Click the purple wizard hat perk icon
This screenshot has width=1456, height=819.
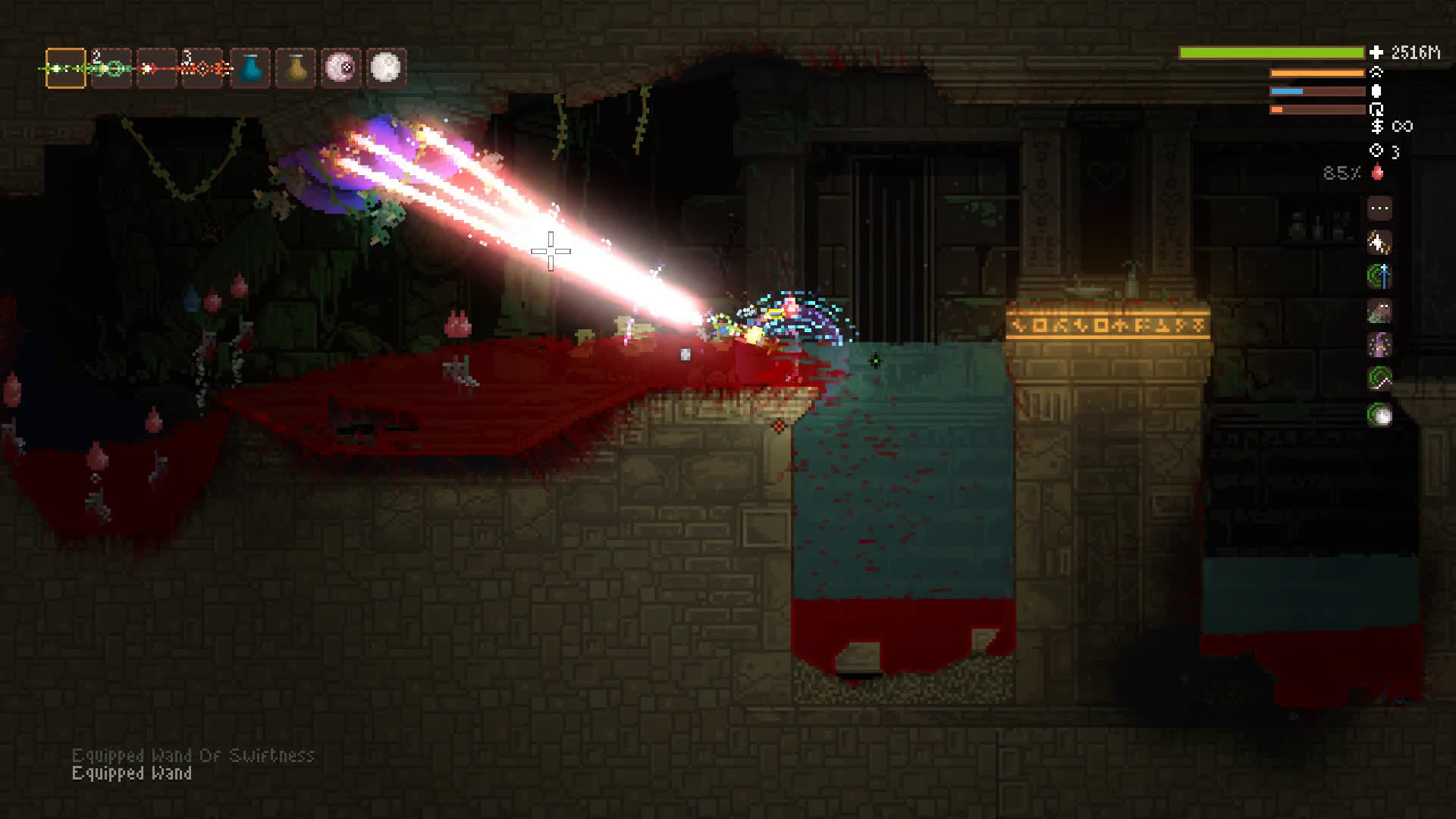[x=1379, y=346]
